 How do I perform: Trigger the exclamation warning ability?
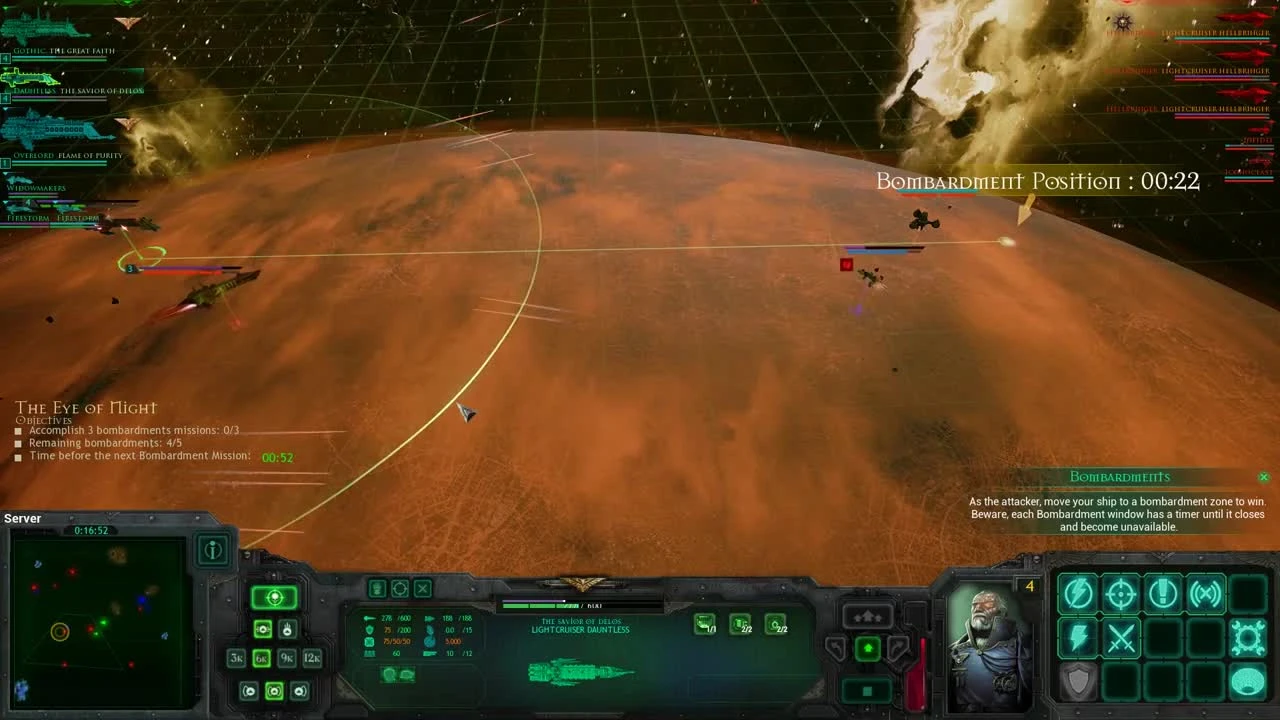pyautogui.click(x=1162, y=595)
